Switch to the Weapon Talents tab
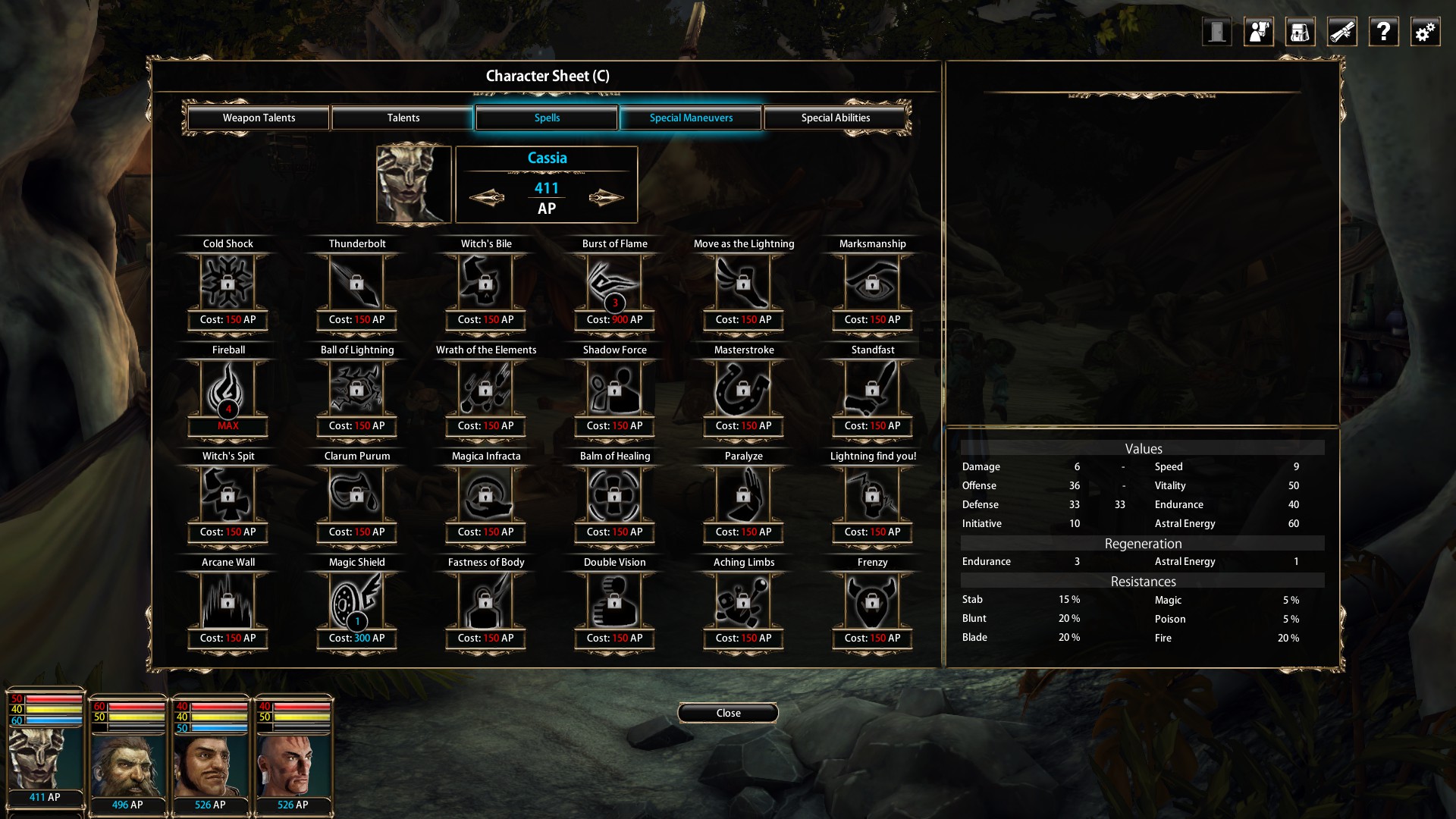 259,118
